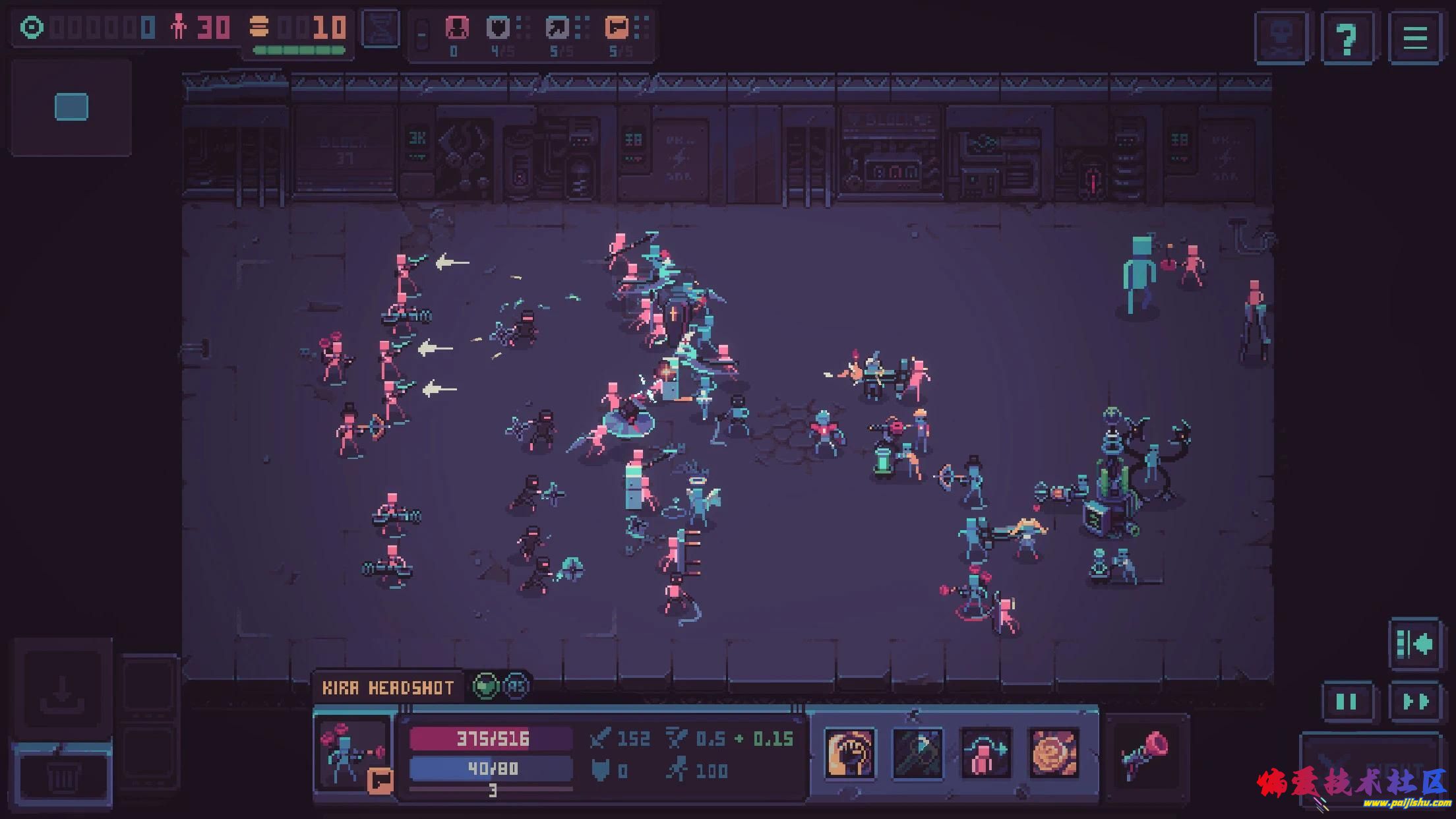Select the equipped pink blaster weapon slot
1456x819 pixels.
[1145, 754]
